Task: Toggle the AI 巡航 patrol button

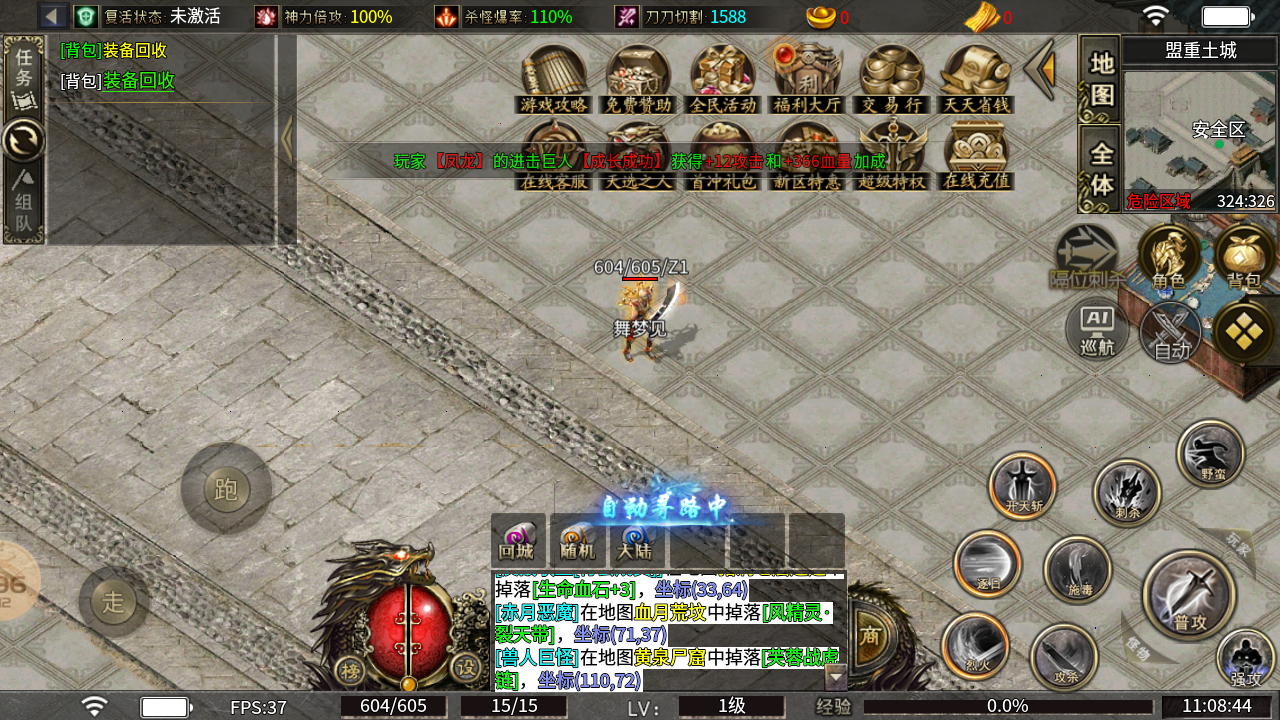Action: click(1097, 330)
